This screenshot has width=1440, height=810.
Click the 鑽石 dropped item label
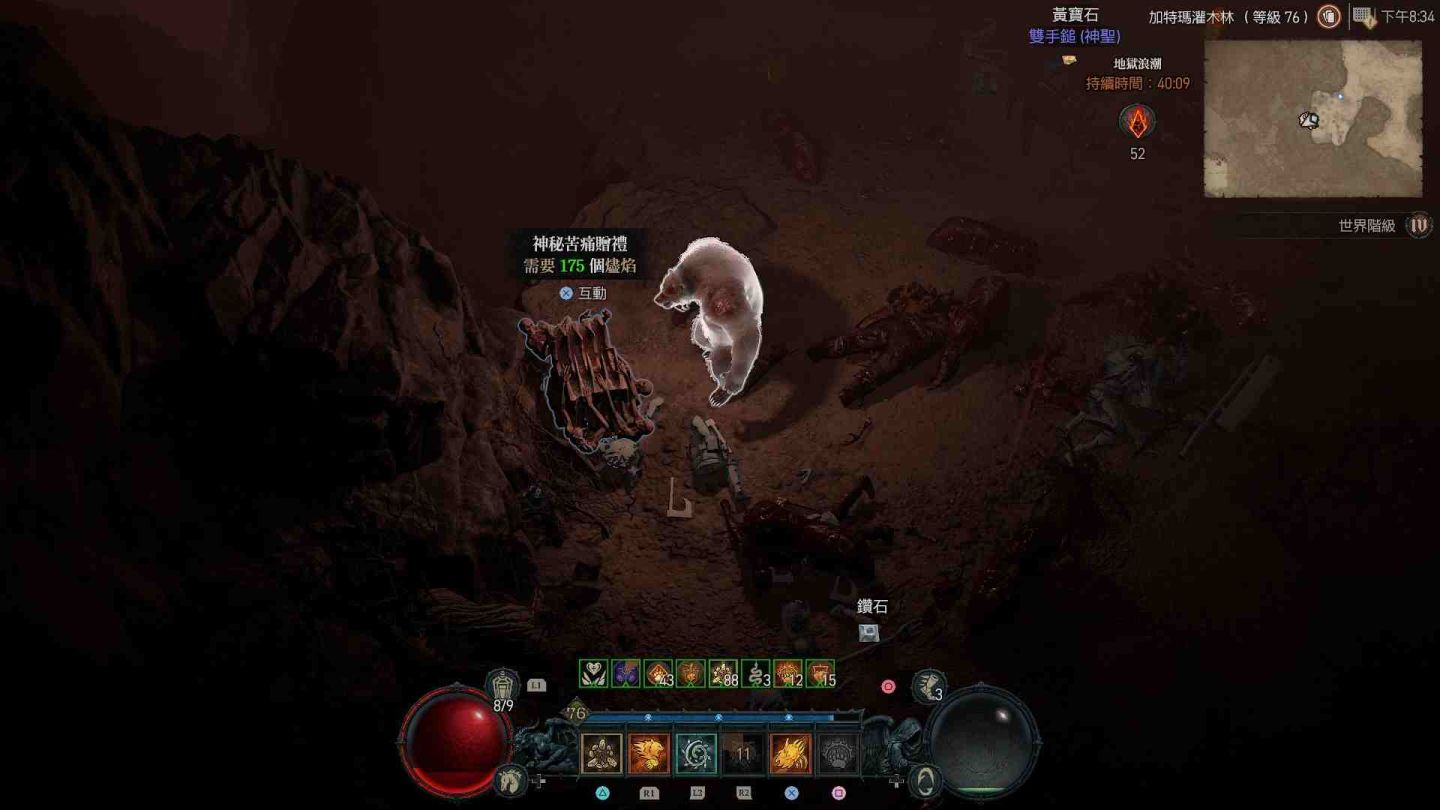(x=872, y=607)
